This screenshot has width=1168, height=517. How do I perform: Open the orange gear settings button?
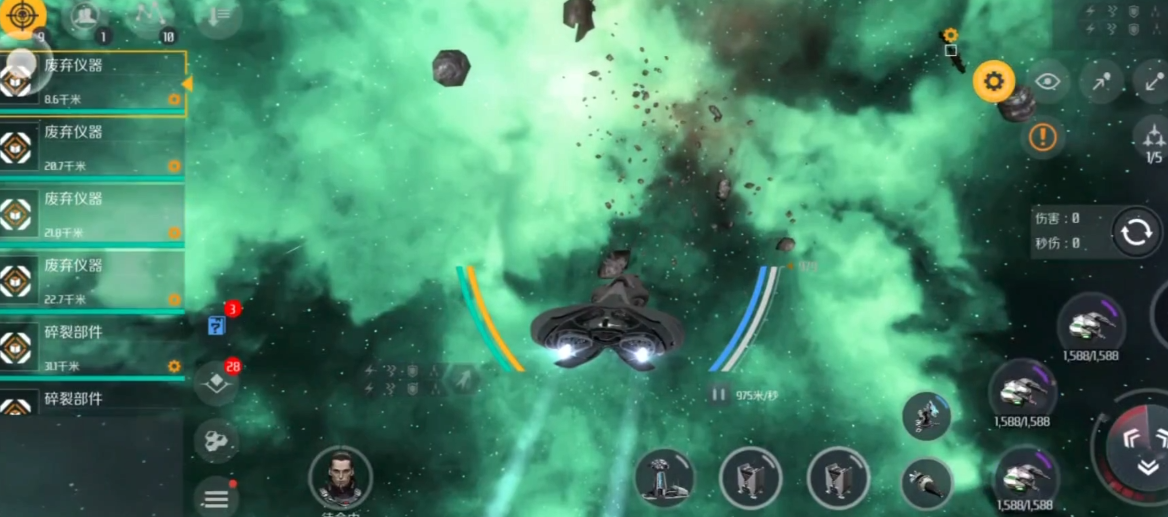tap(993, 81)
